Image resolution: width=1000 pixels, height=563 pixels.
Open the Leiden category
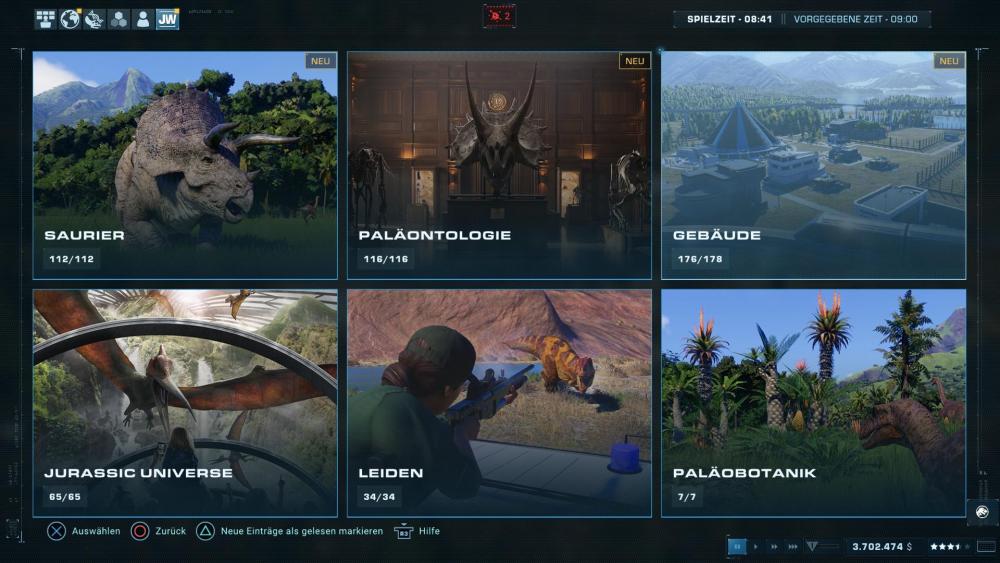click(x=499, y=403)
